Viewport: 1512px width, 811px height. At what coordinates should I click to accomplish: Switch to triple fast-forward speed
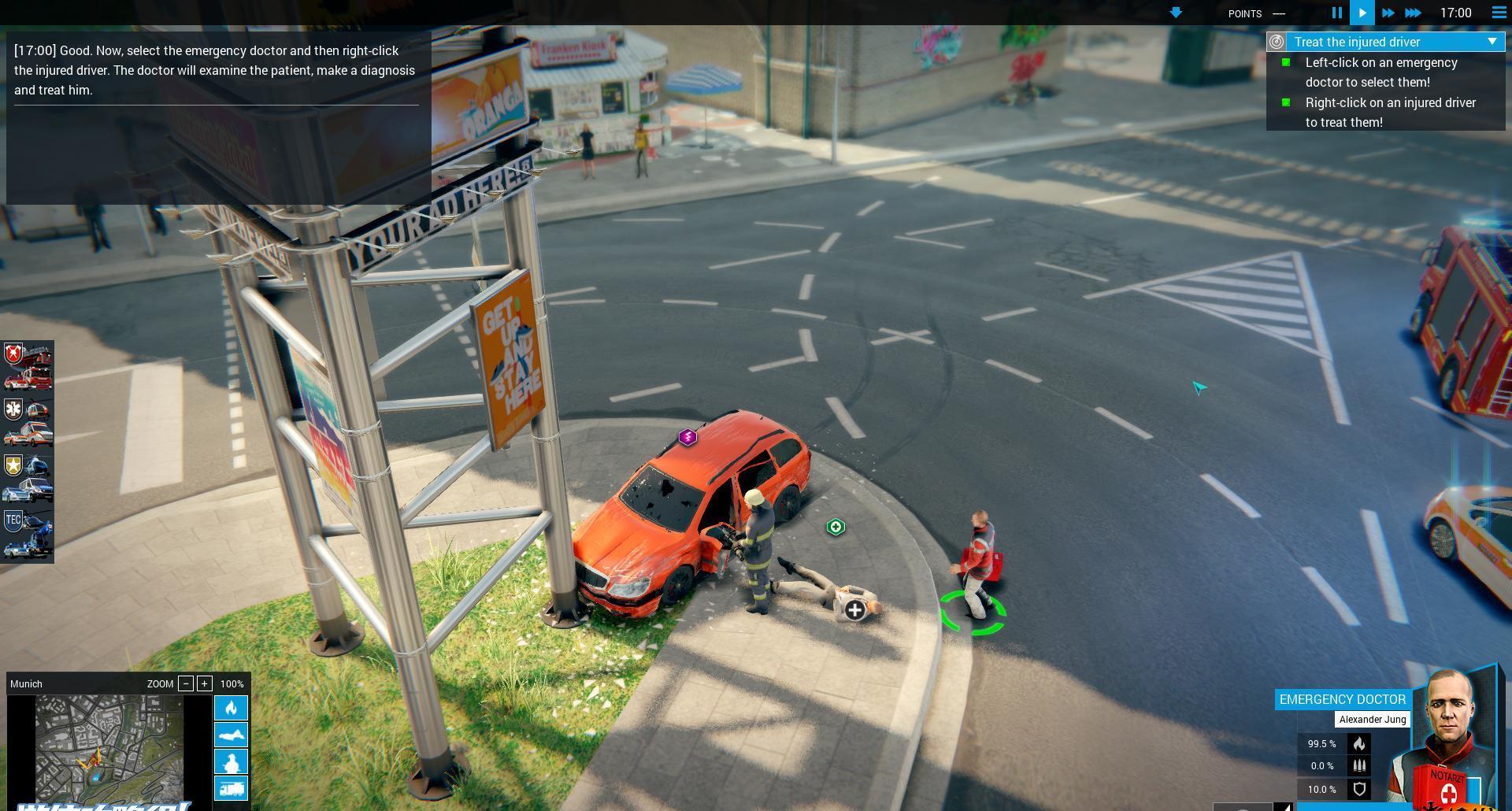pyautogui.click(x=1414, y=13)
